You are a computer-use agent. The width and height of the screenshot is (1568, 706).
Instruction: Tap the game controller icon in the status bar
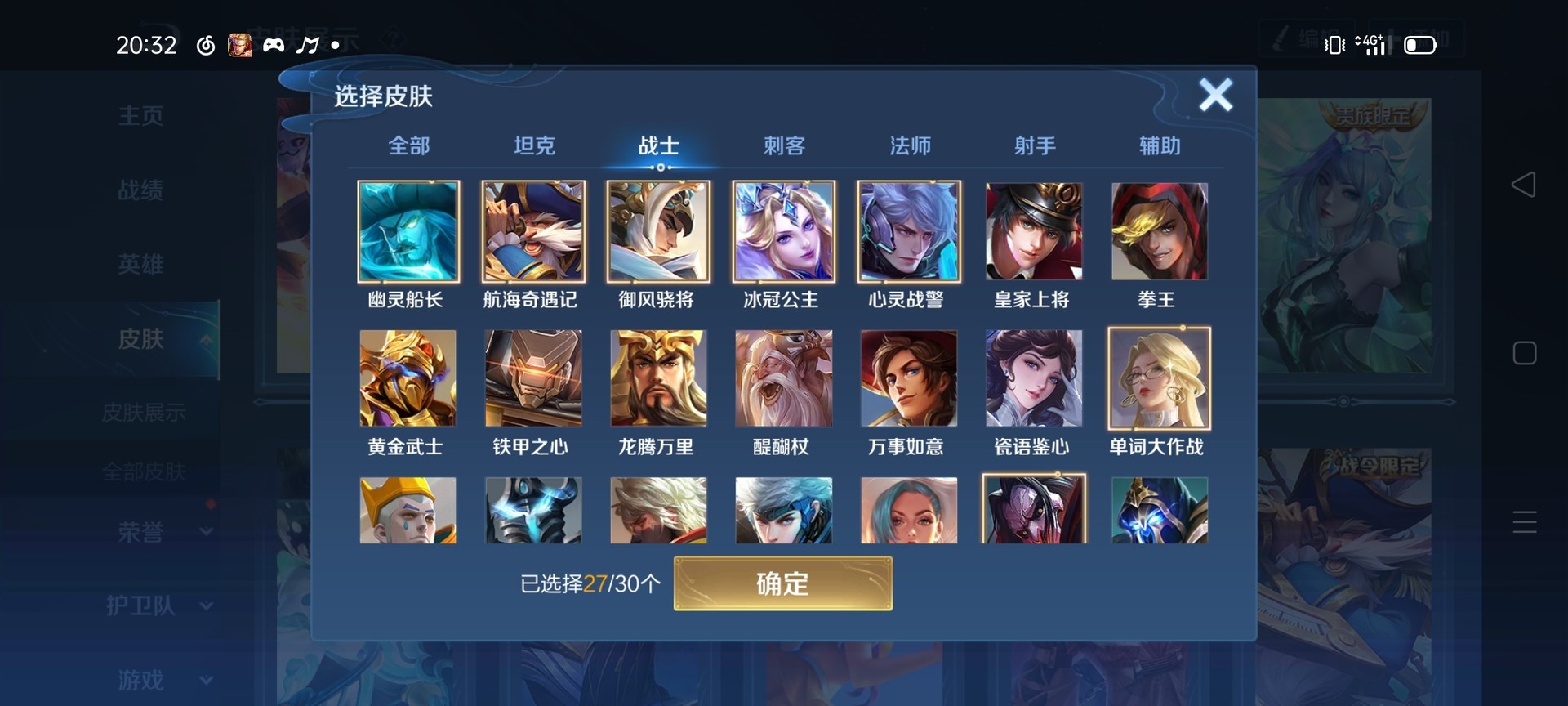pos(274,46)
